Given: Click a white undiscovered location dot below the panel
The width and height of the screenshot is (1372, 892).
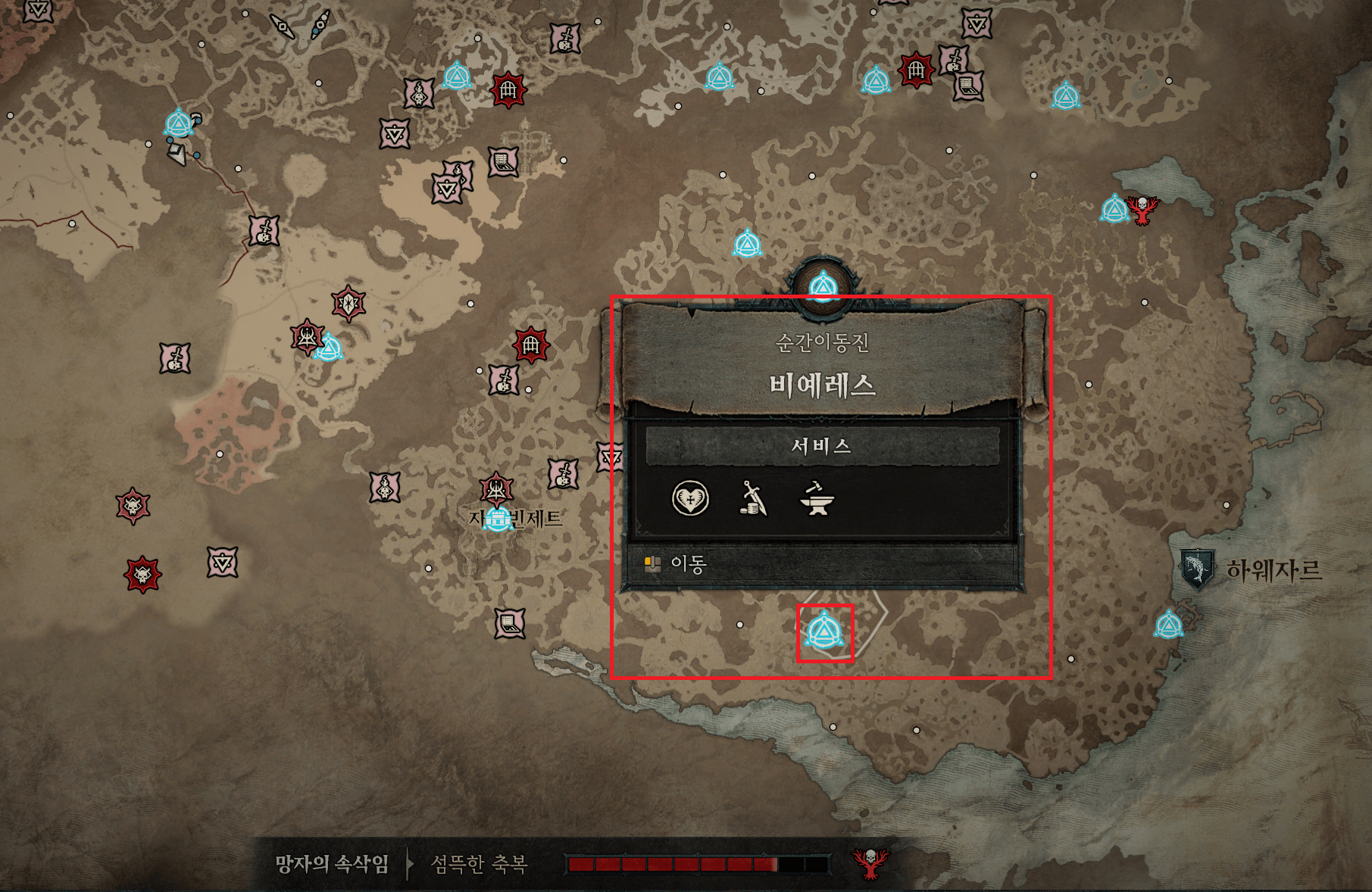Looking at the screenshot, I should [739, 625].
